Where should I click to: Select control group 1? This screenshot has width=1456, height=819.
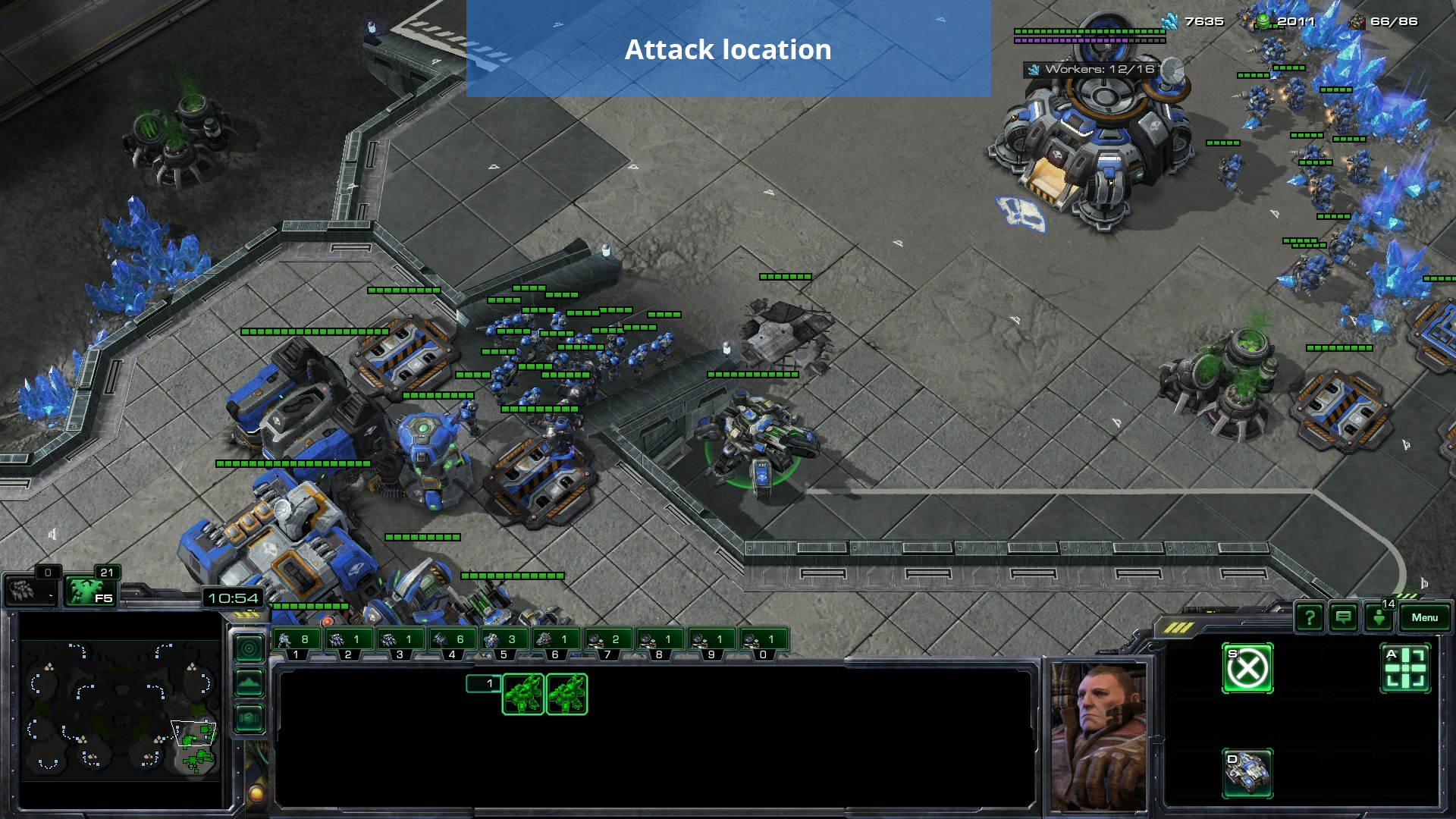(x=296, y=641)
